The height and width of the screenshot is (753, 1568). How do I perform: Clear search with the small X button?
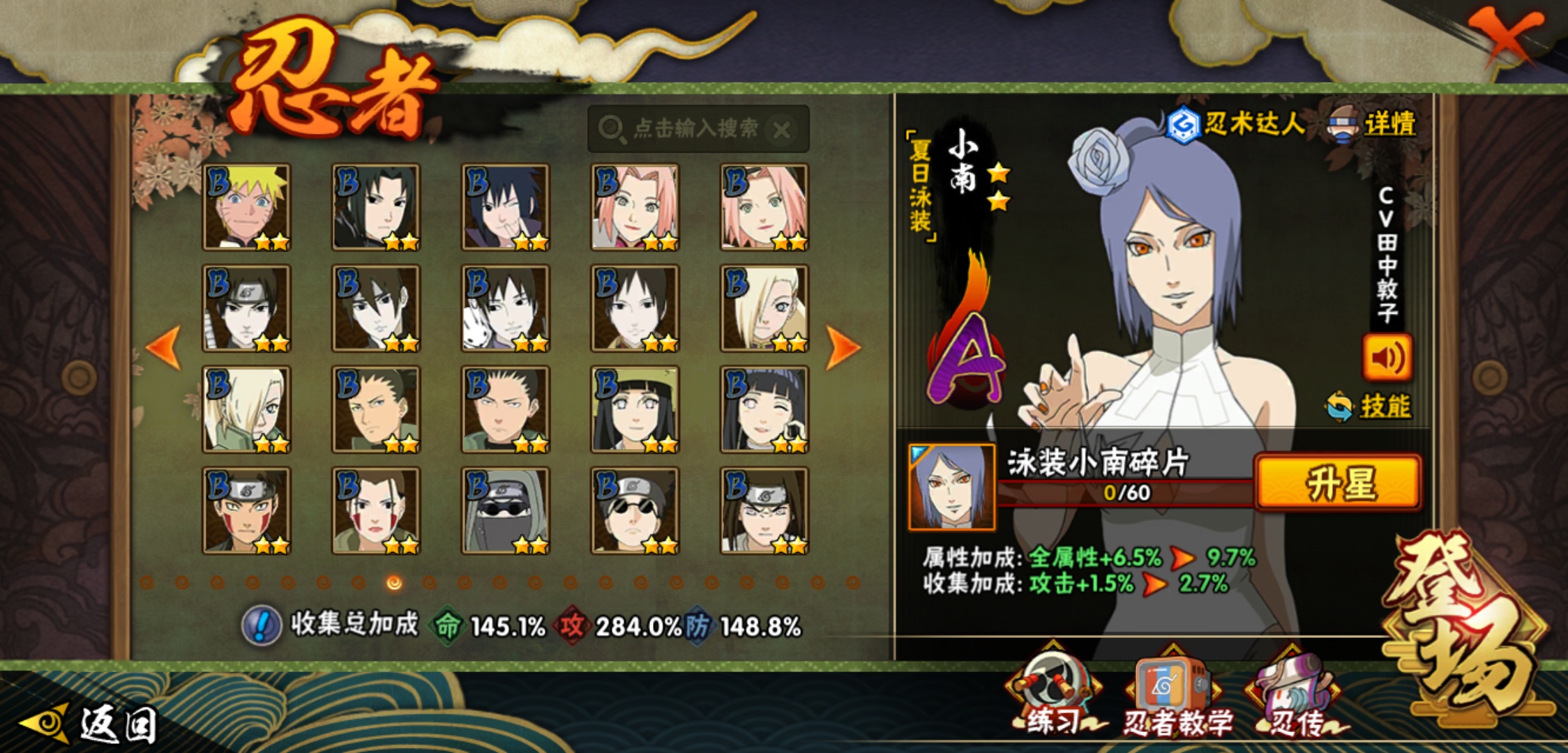[783, 129]
